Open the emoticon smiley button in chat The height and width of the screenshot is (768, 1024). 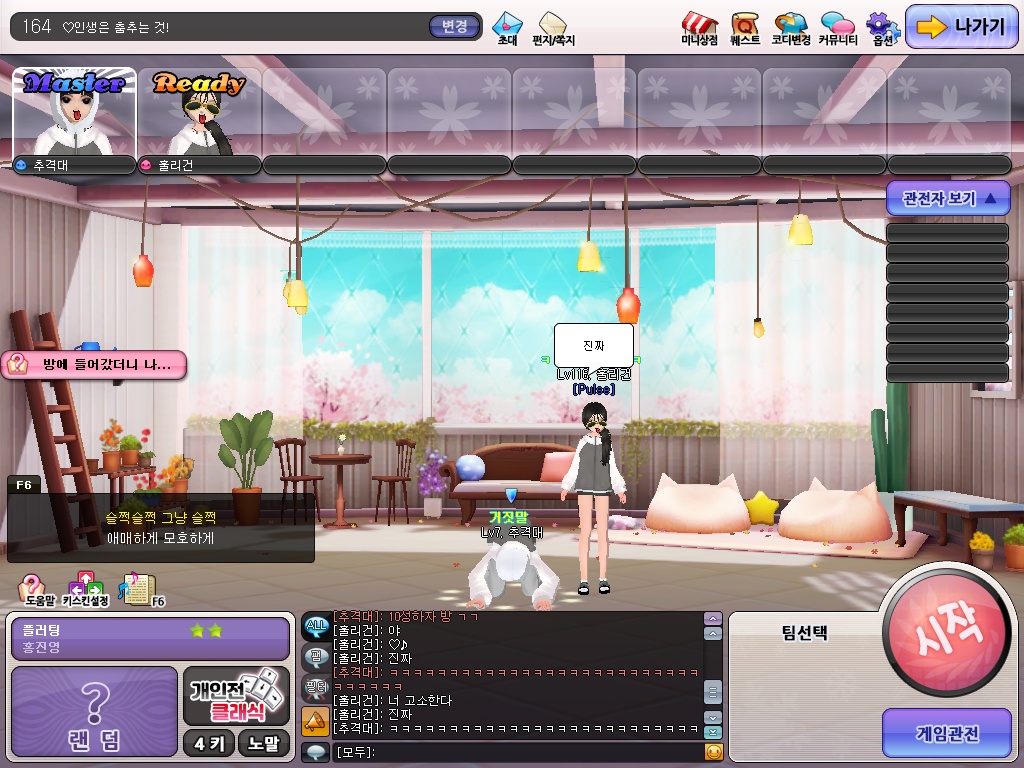click(x=713, y=752)
